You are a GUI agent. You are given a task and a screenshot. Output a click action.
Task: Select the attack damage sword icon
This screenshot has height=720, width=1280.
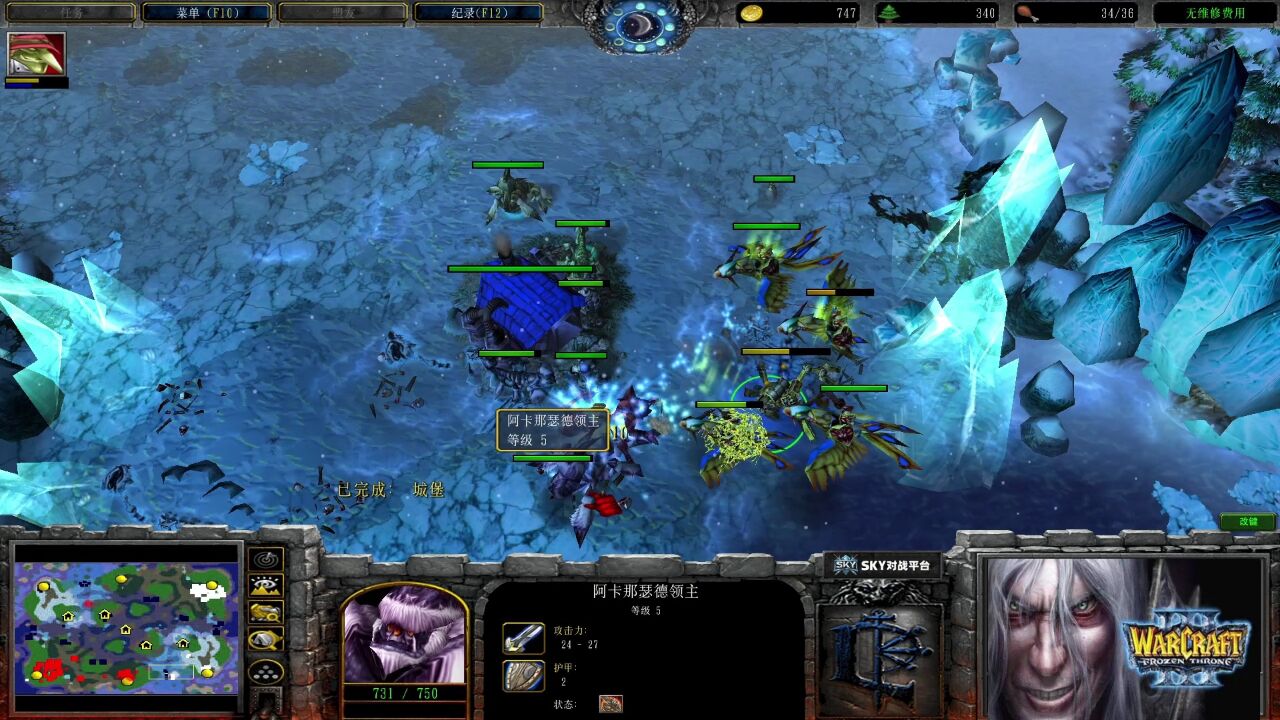click(523, 639)
